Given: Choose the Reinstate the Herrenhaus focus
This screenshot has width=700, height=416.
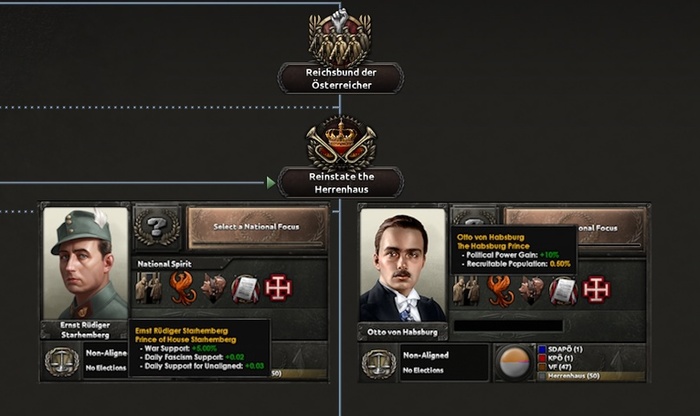Looking at the screenshot, I should pyautogui.click(x=340, y=182).
